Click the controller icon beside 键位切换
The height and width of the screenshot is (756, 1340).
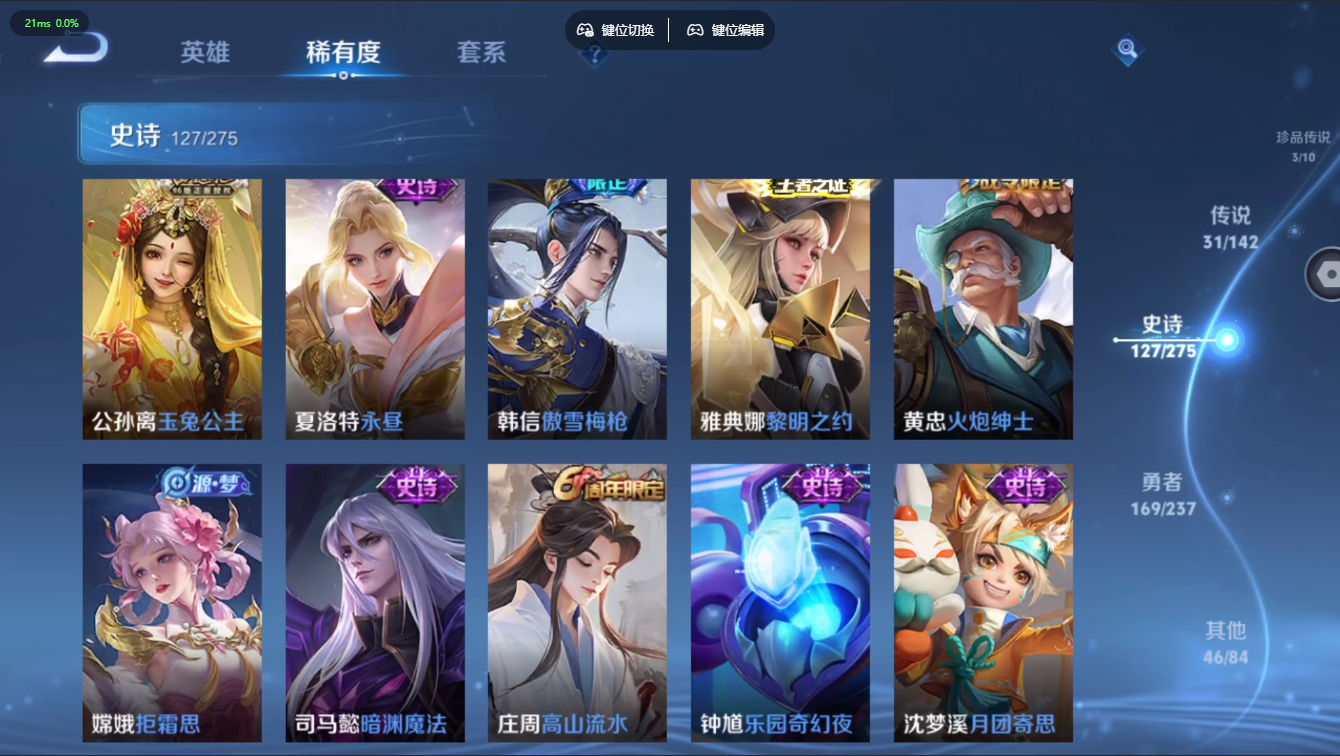(584, 29)
